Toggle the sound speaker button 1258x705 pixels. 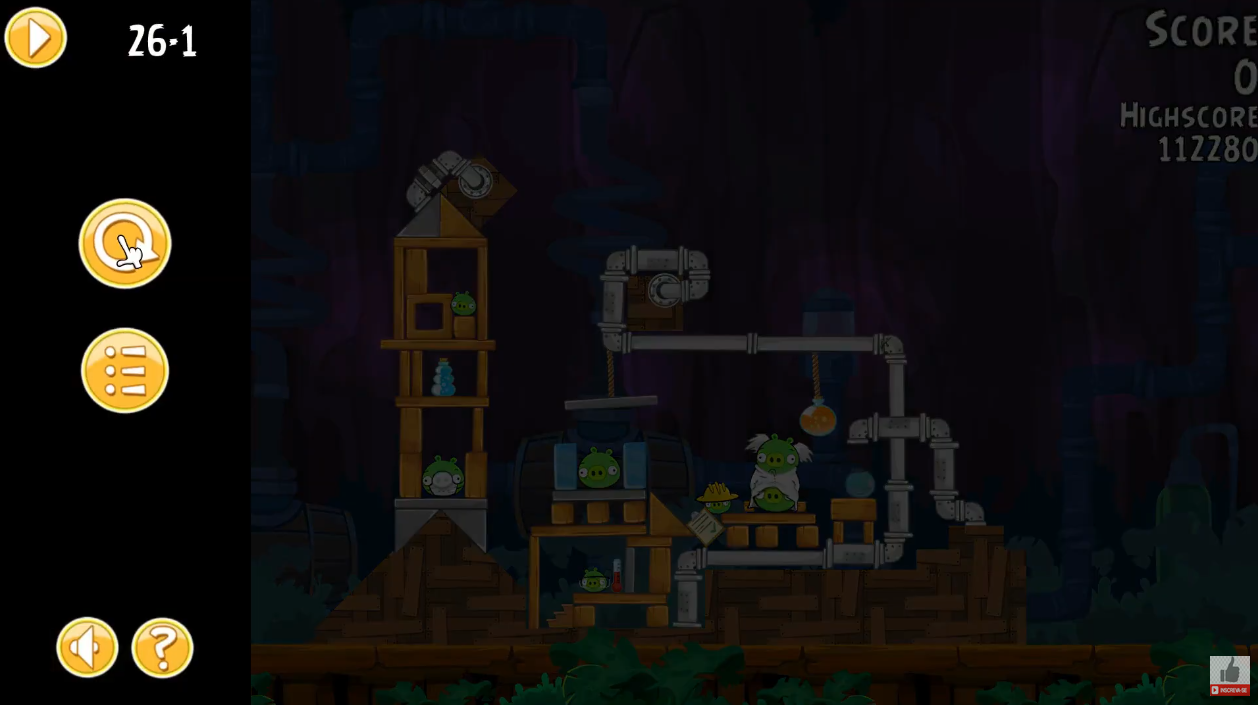[x=87, y=647]
